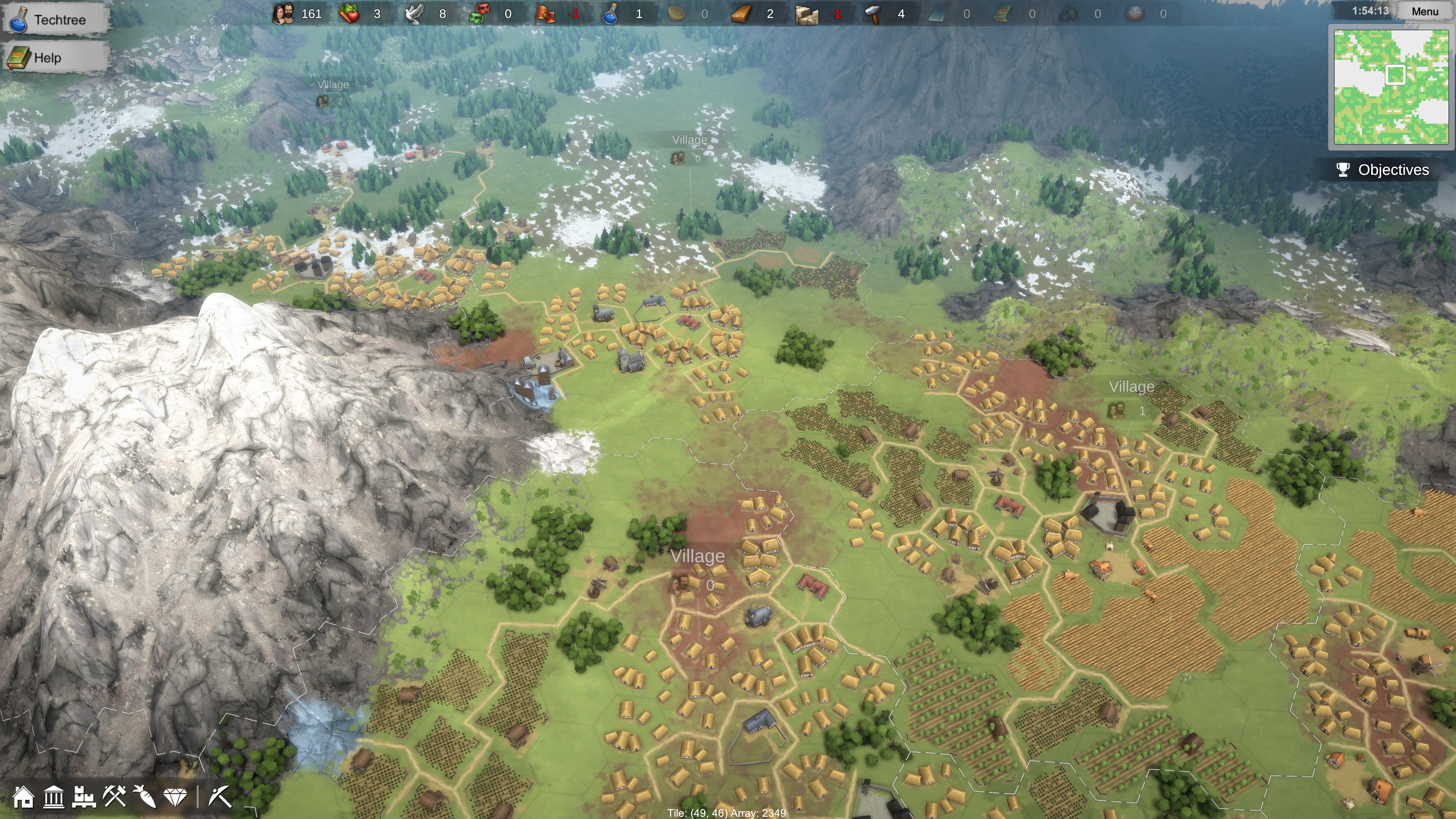
Task: Open the diamond luxury goods category
Action: pyautogui.click(x=176, y=797)
